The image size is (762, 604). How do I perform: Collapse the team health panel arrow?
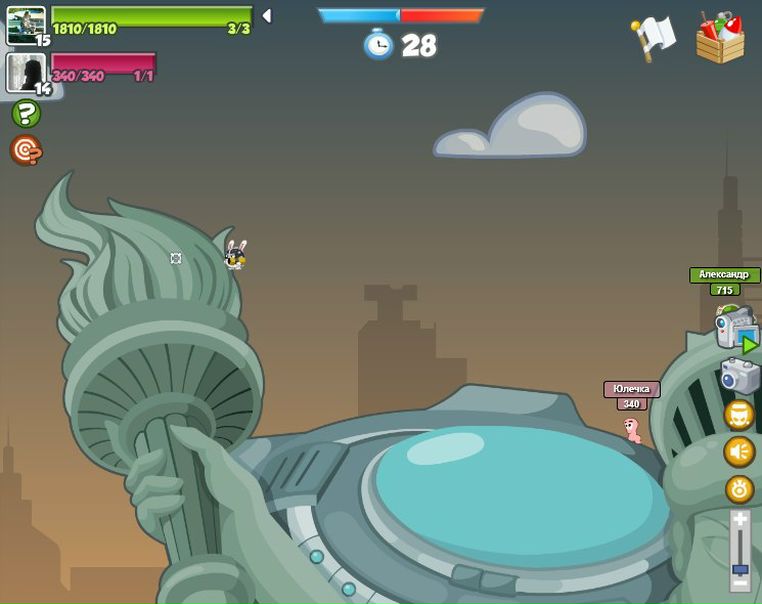267,16
